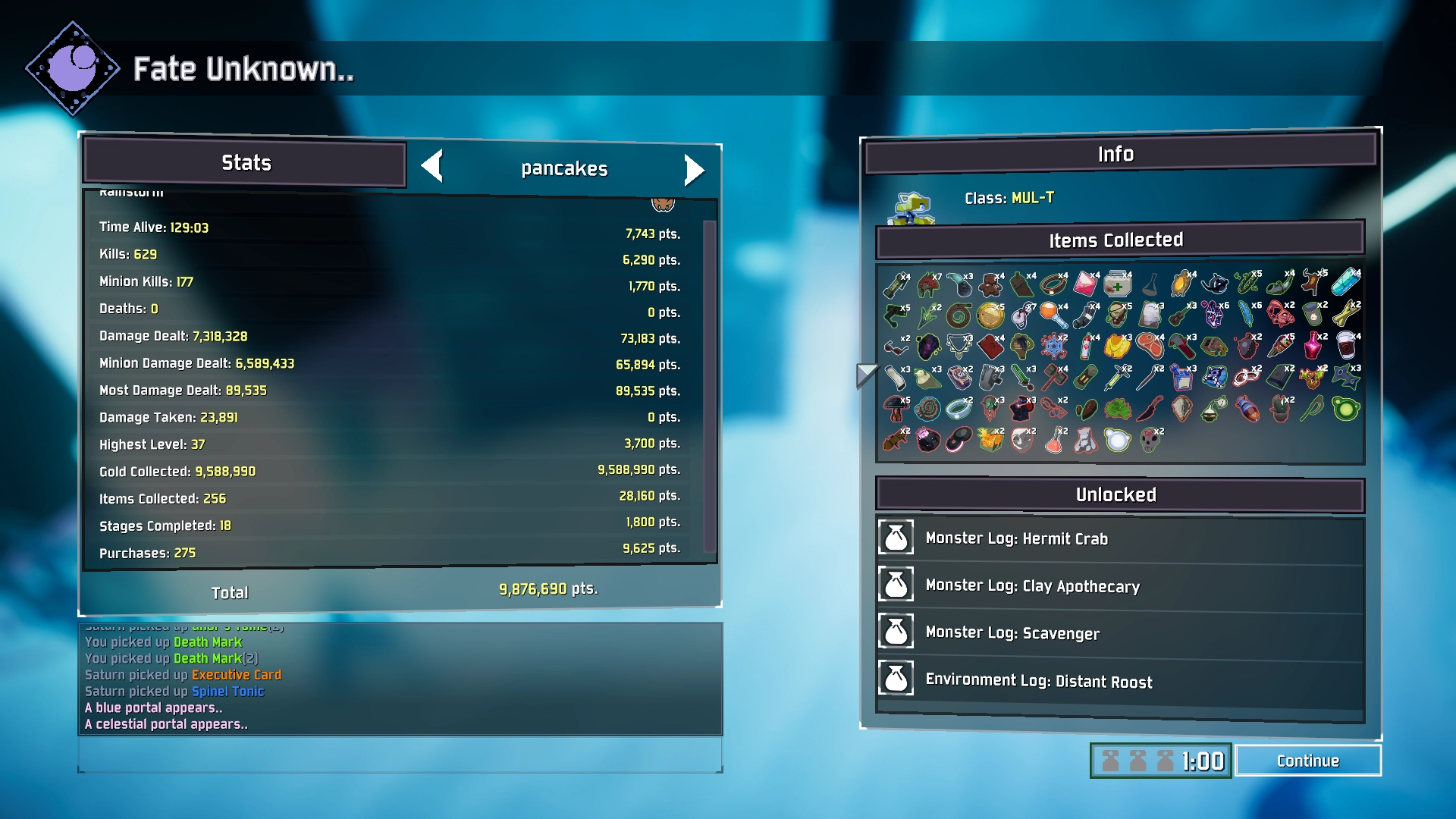Viewport: 1456px width, 819px height.
Task: Switch to the Stats tab
Action: coord(244,162)
